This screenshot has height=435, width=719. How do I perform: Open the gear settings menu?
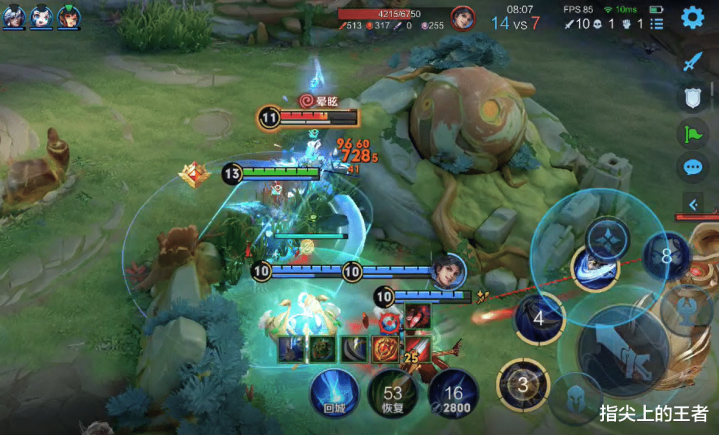692,17
